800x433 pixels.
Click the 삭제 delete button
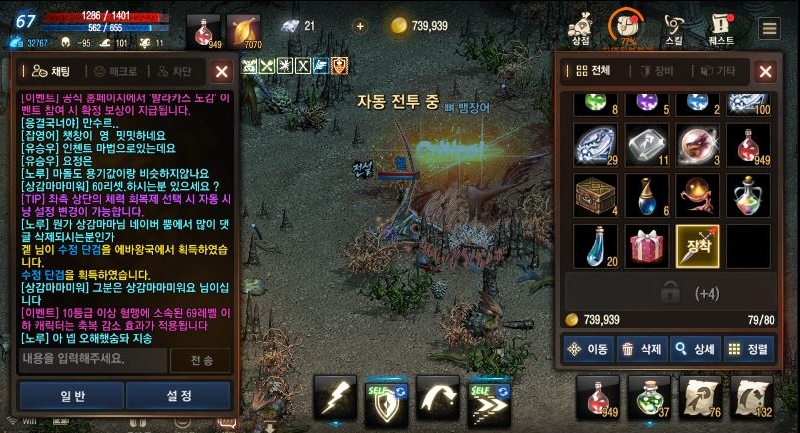pos(641,349)
